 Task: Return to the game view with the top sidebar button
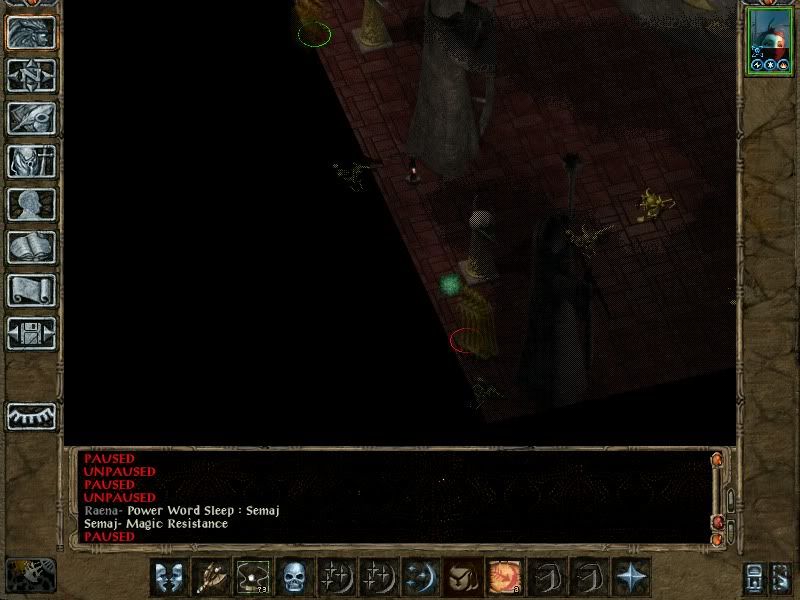[x=31, y=32]
